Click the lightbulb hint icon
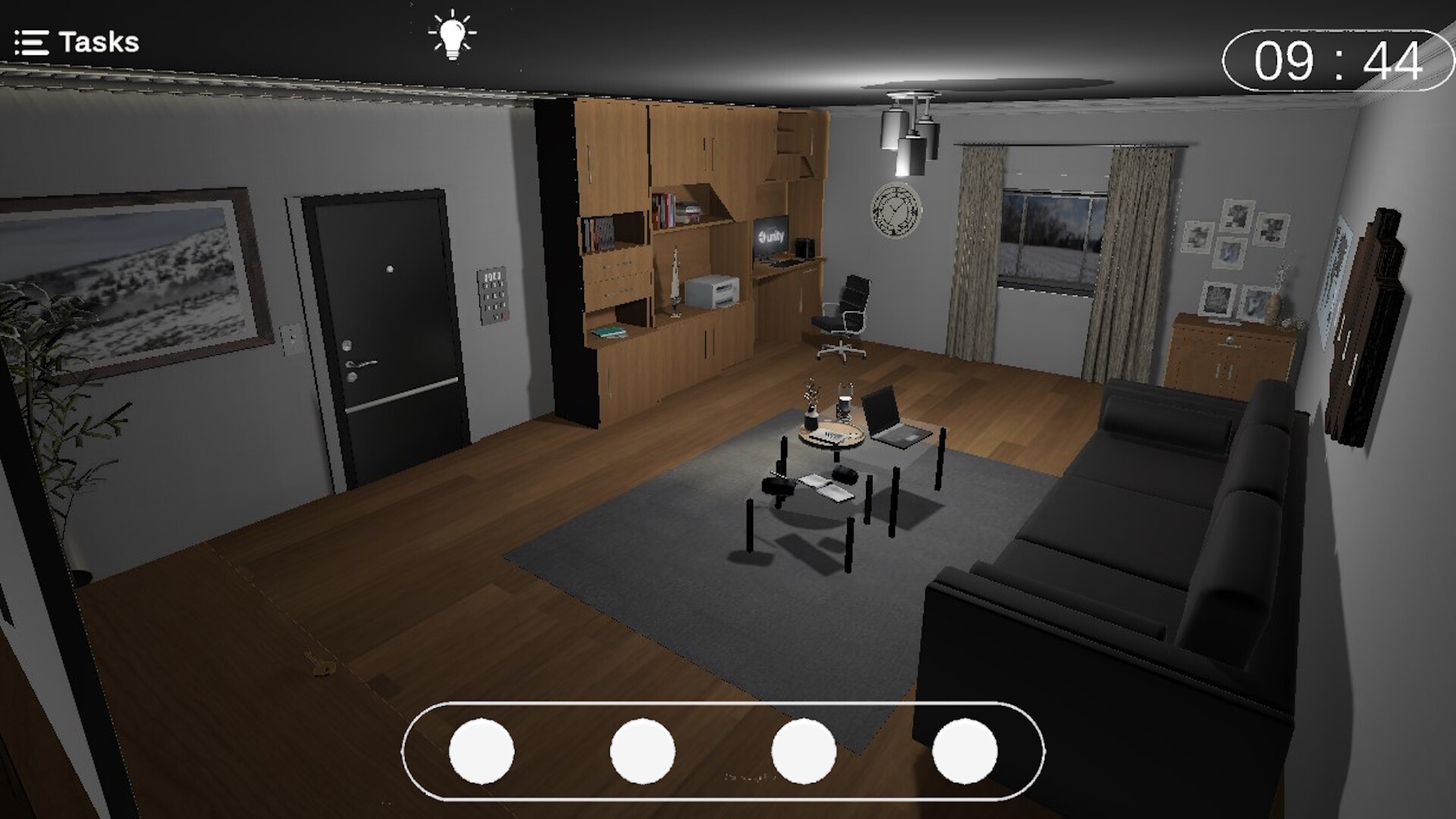Viewport: 1456px width, 819px height. (x=453, y=36)
